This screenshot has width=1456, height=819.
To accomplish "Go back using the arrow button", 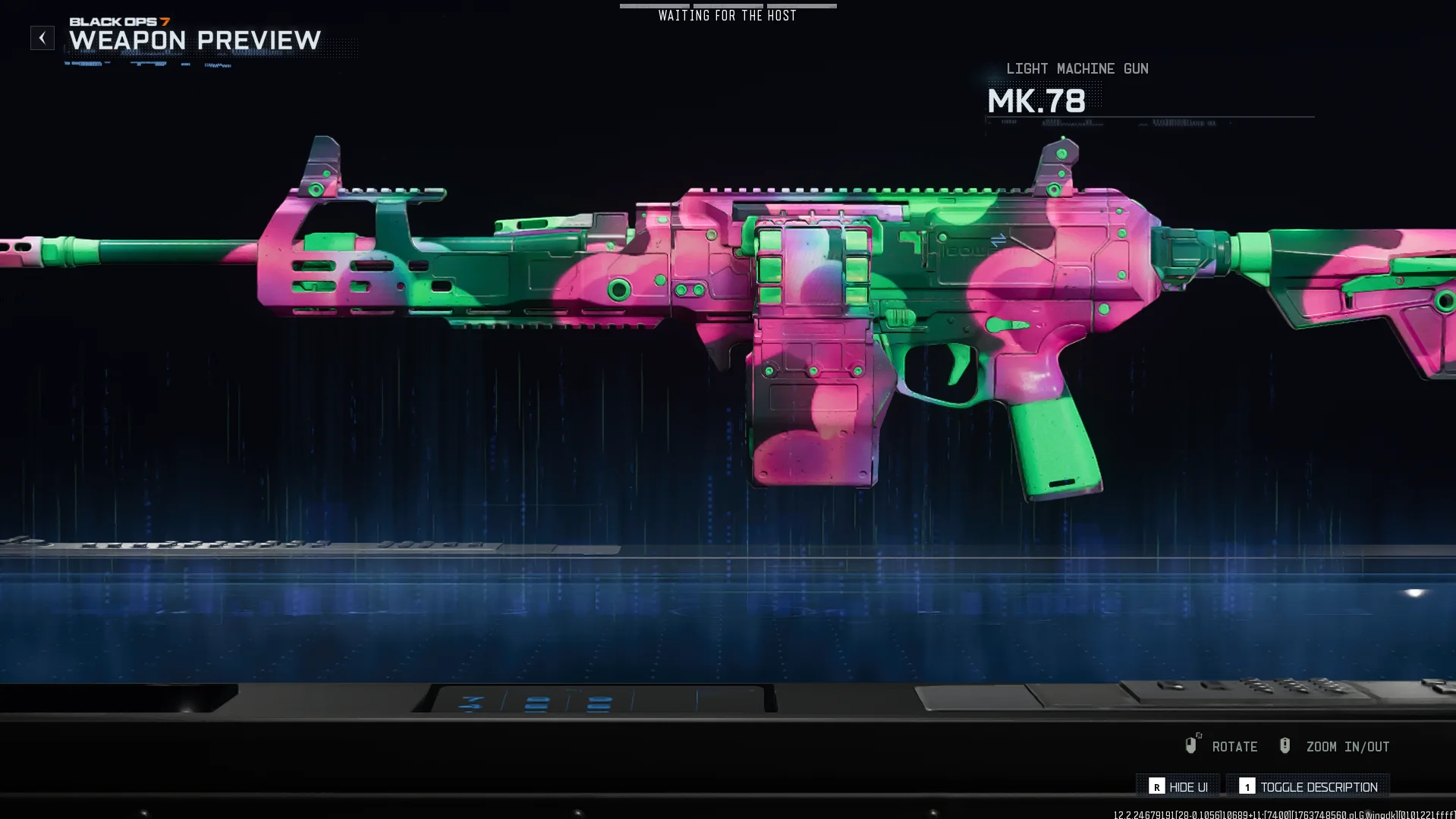I will pos(42,38).
